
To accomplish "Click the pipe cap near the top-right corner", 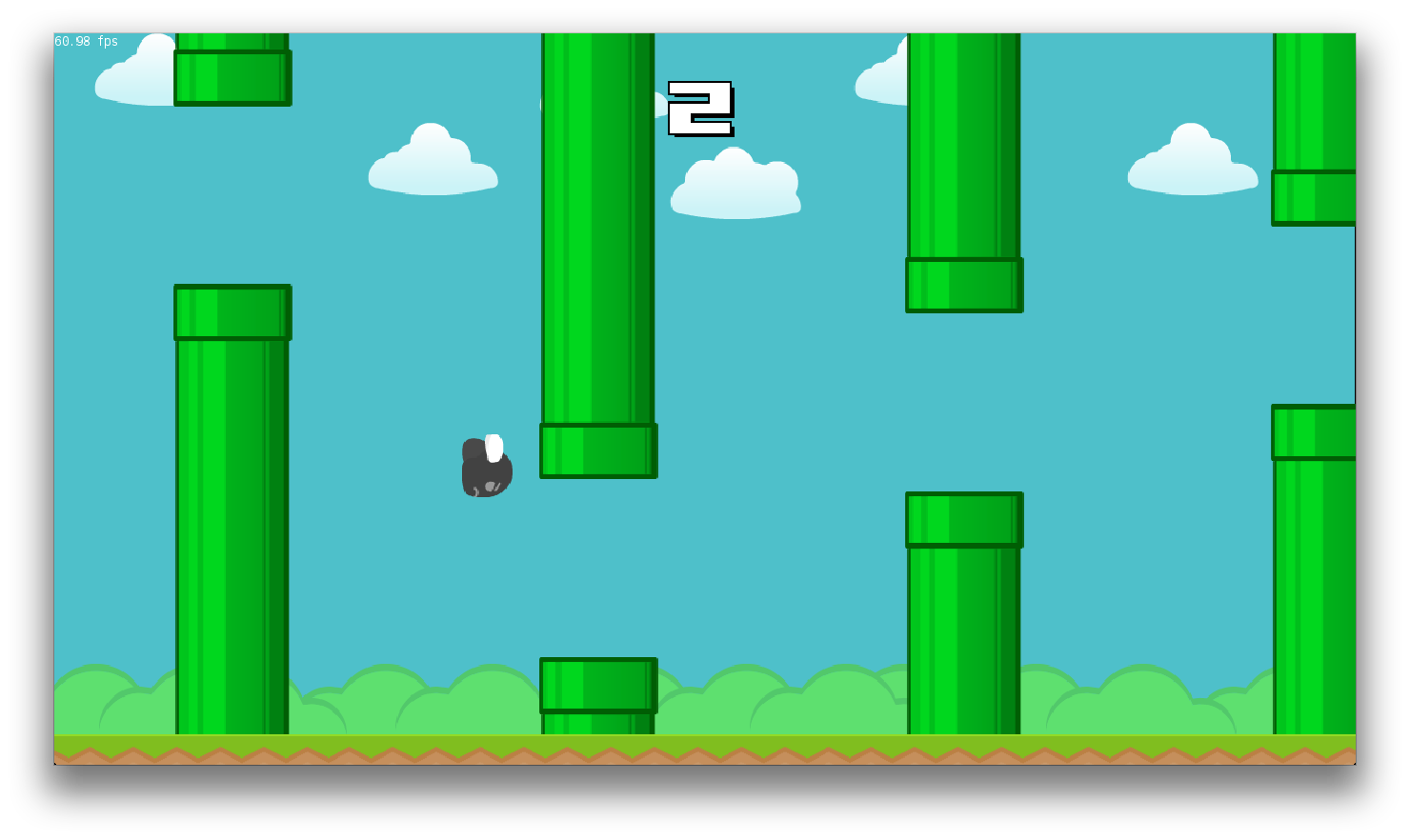I will [1315, 195].
